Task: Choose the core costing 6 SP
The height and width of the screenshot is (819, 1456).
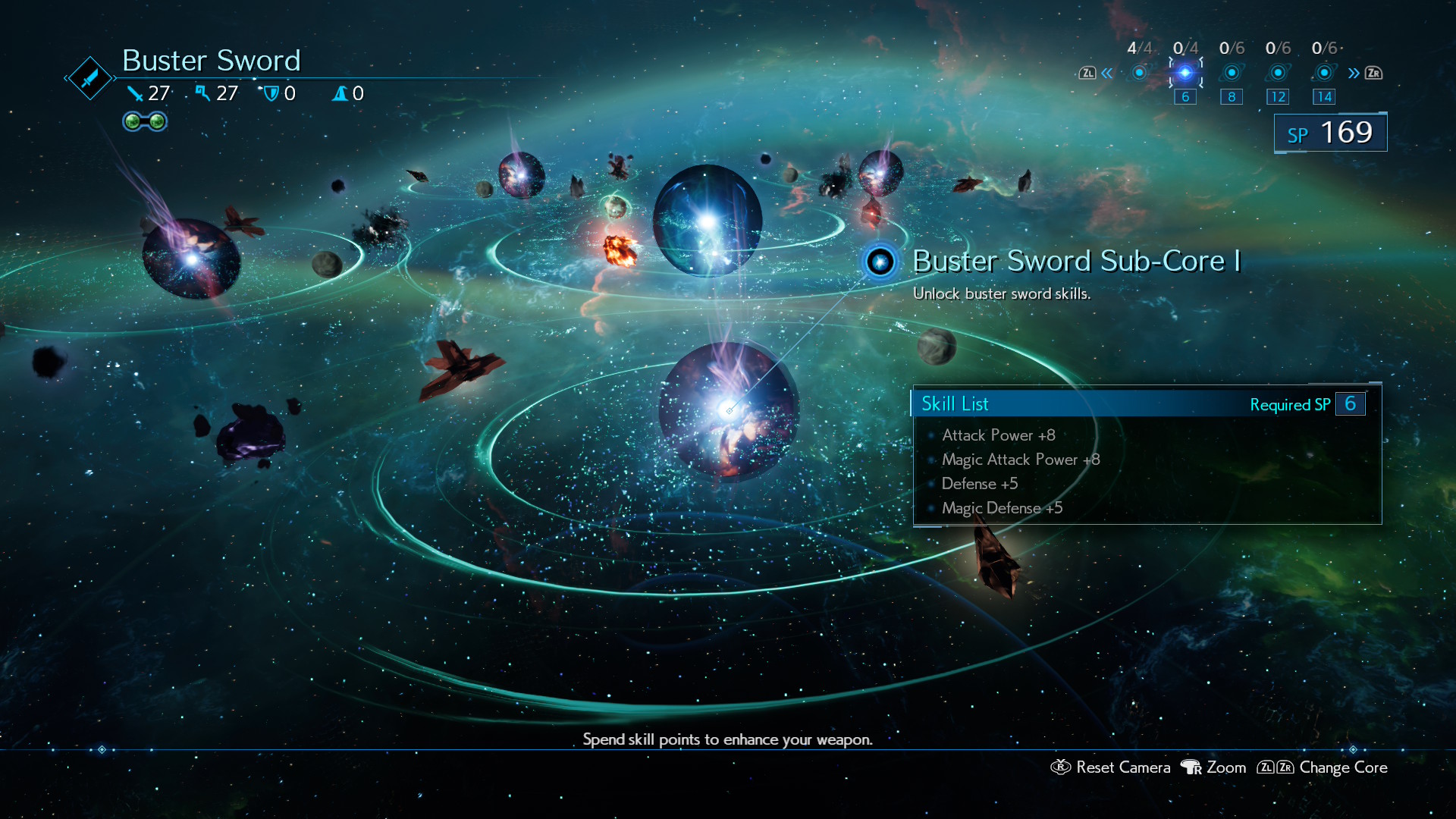Action: point(1185,73)
